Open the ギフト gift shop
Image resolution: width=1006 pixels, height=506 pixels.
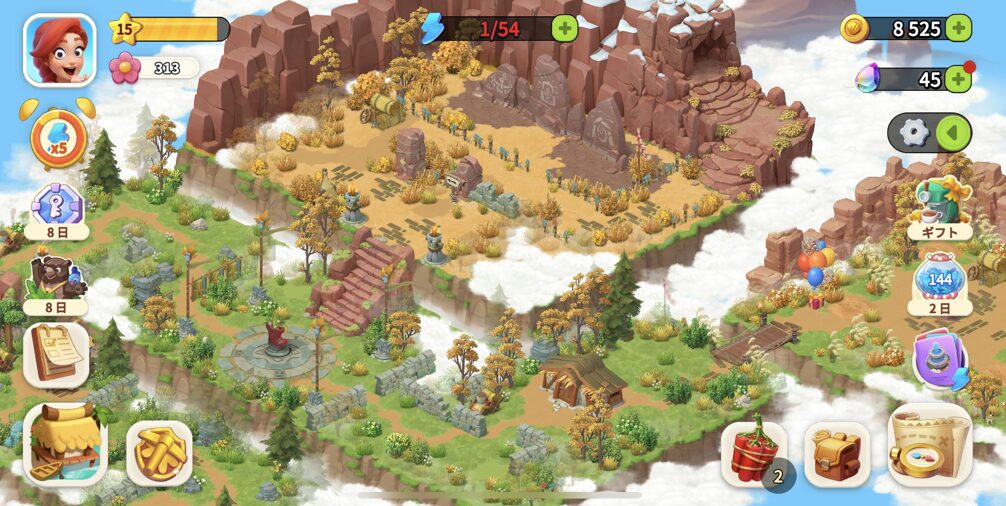(x=939, y=207)
